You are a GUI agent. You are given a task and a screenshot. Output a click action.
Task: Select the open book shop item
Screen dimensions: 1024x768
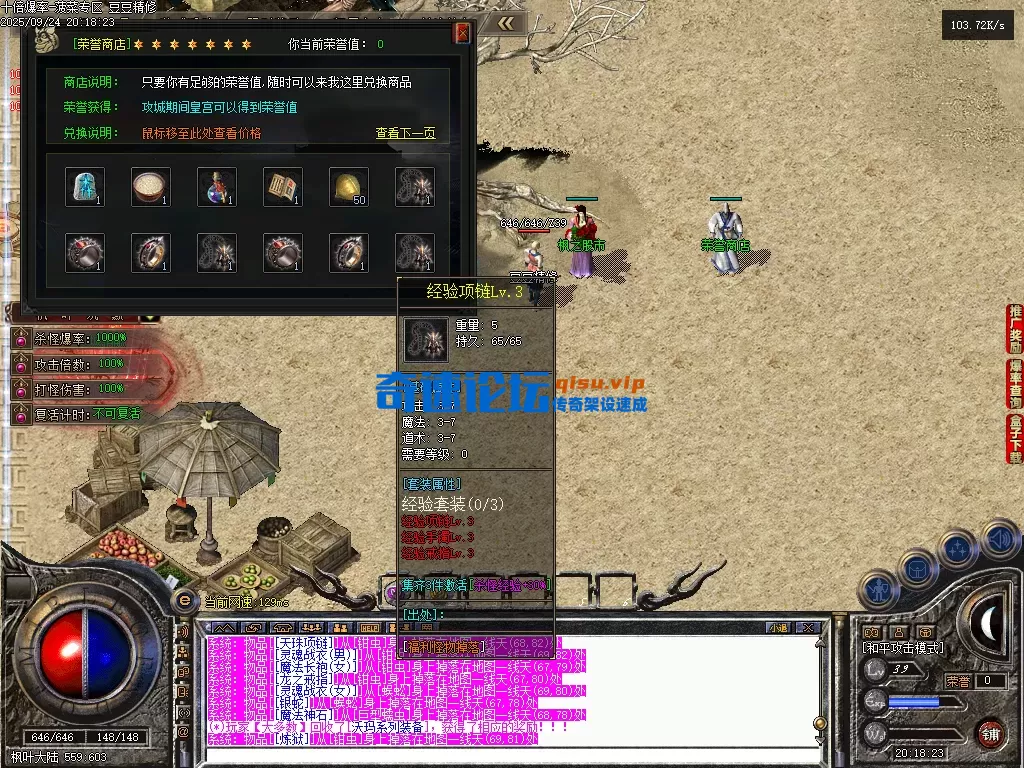pos(283,187)
